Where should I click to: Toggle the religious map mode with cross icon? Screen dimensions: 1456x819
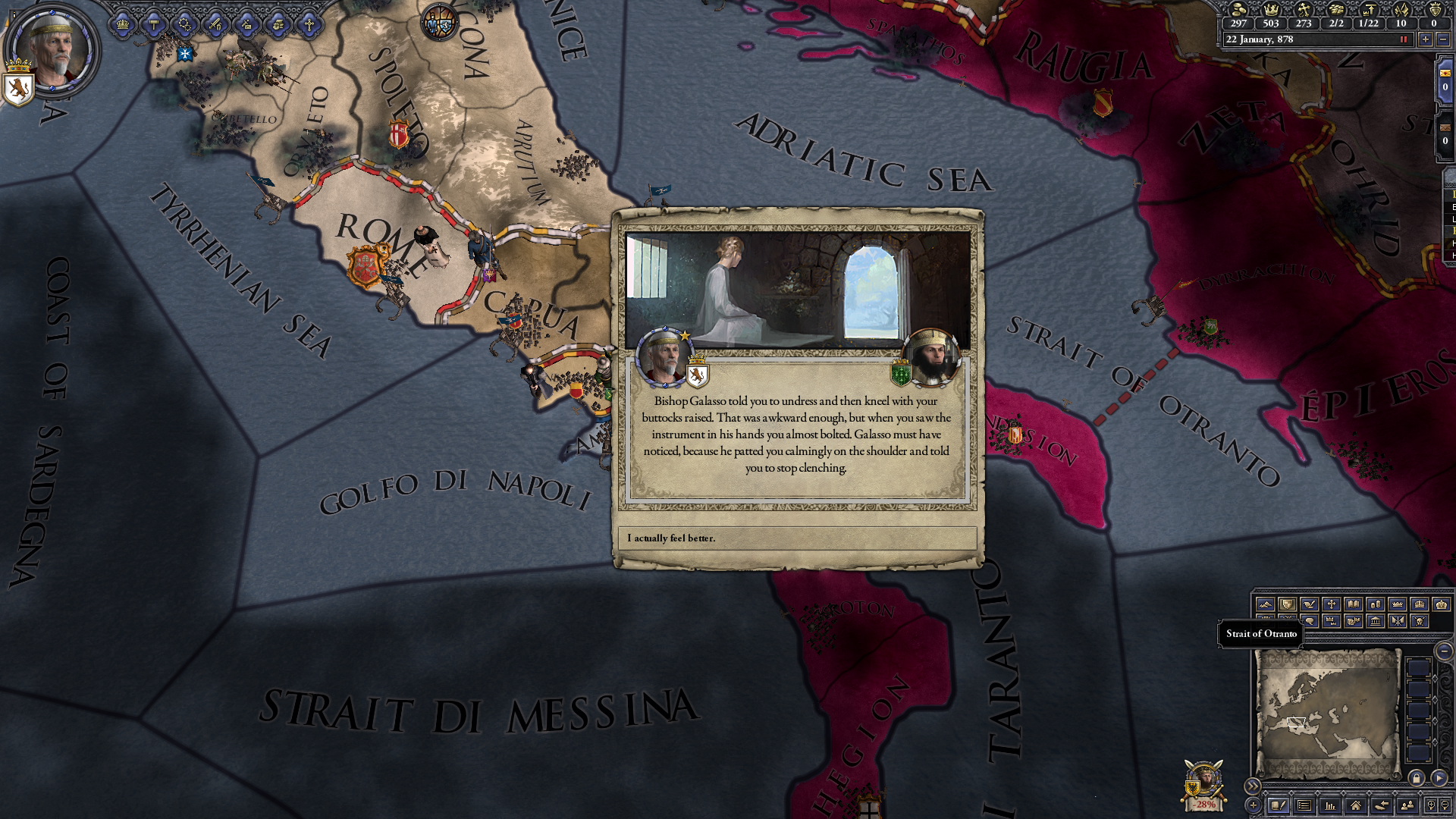[x=1332, y=604]
